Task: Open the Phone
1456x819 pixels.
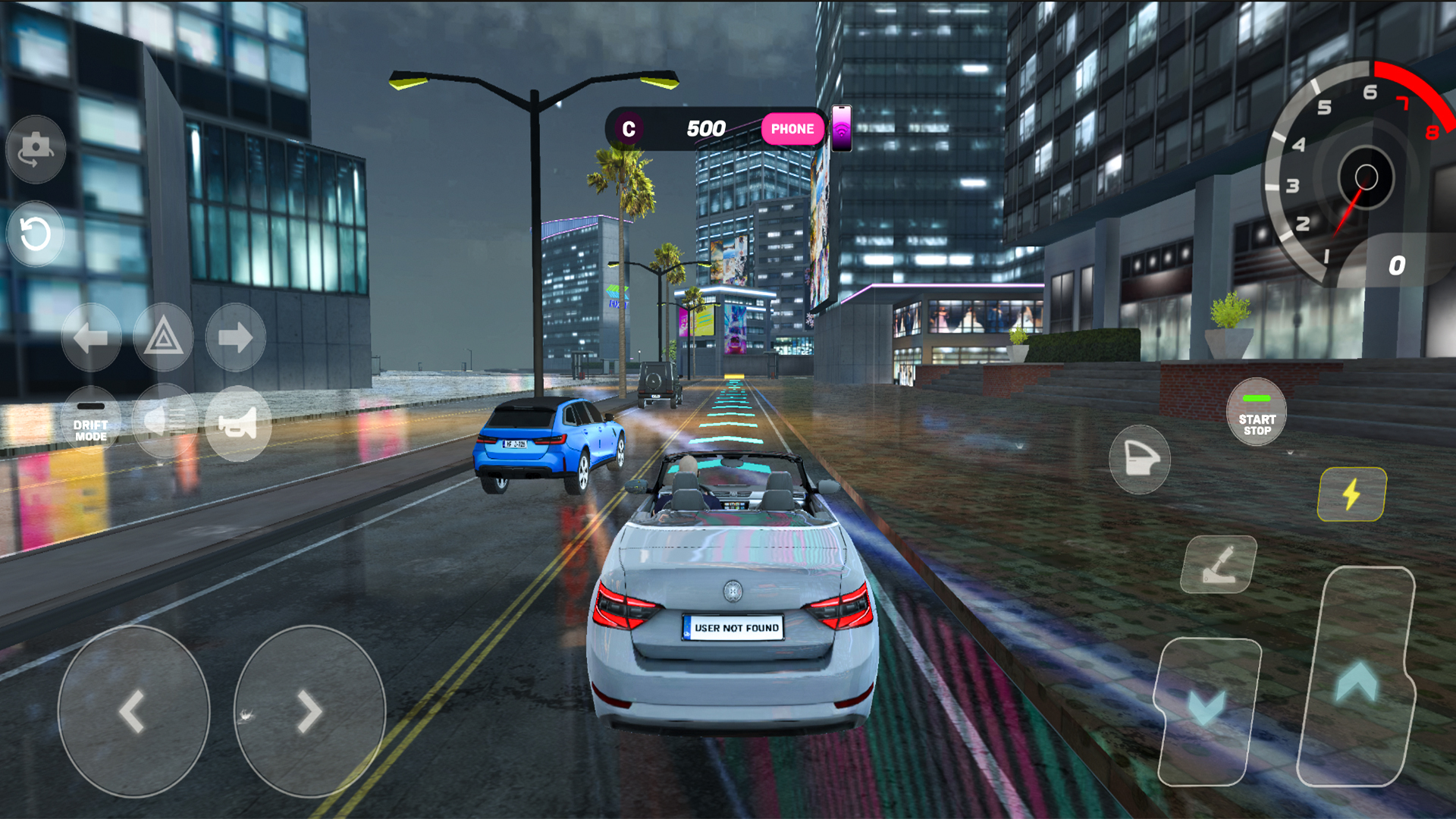Action: tap(792, 129)
